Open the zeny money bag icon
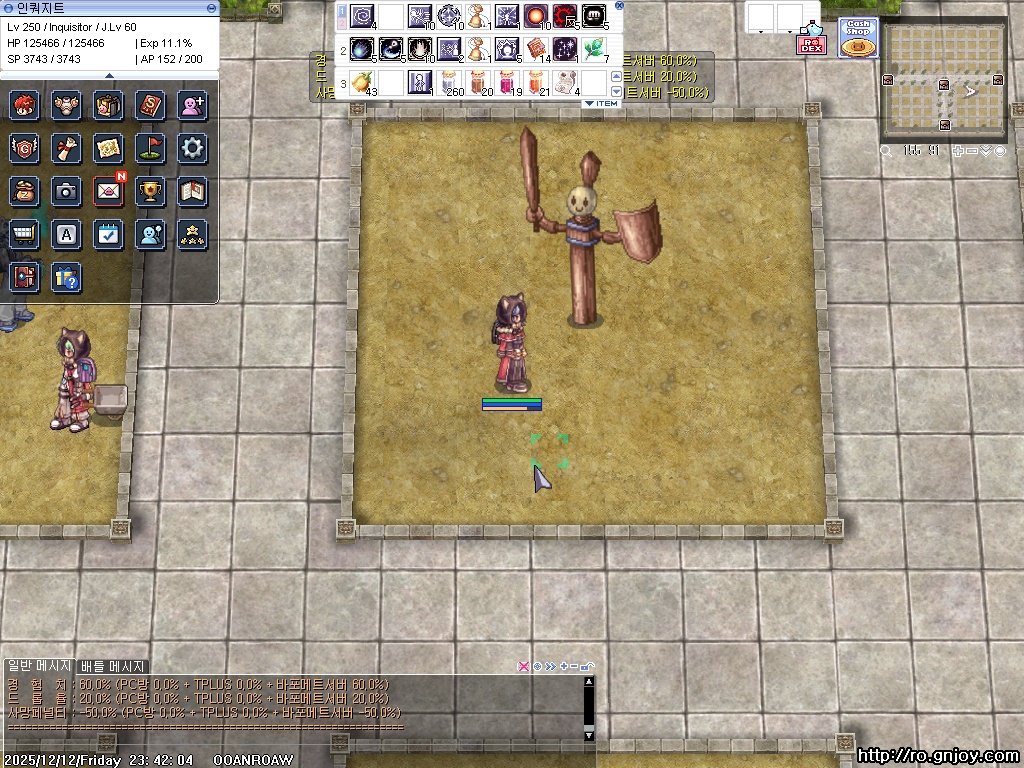The height and width of the screenshot is (768, 1024). point(24,190)
